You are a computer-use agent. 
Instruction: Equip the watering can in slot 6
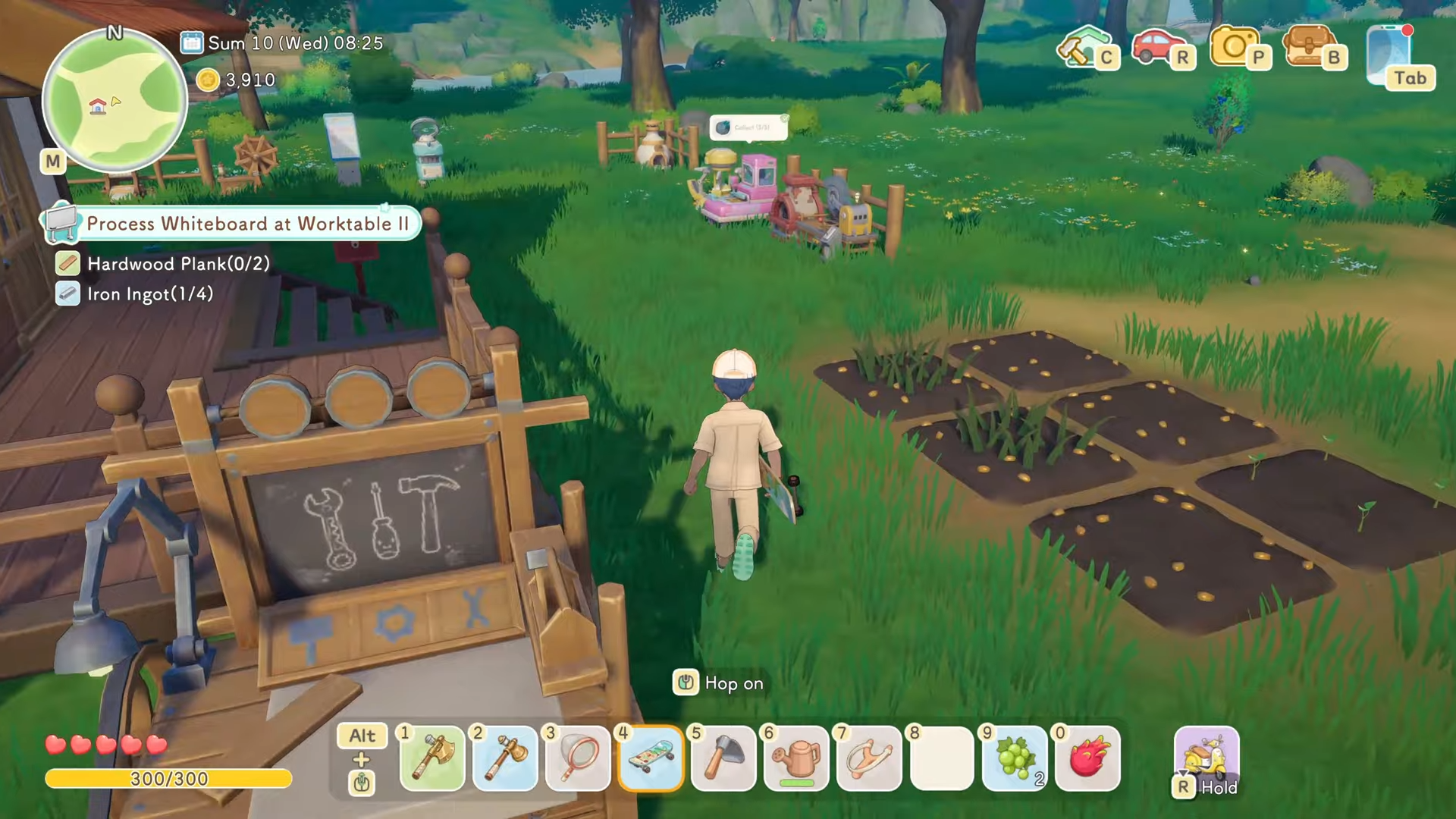pos(796,758)
